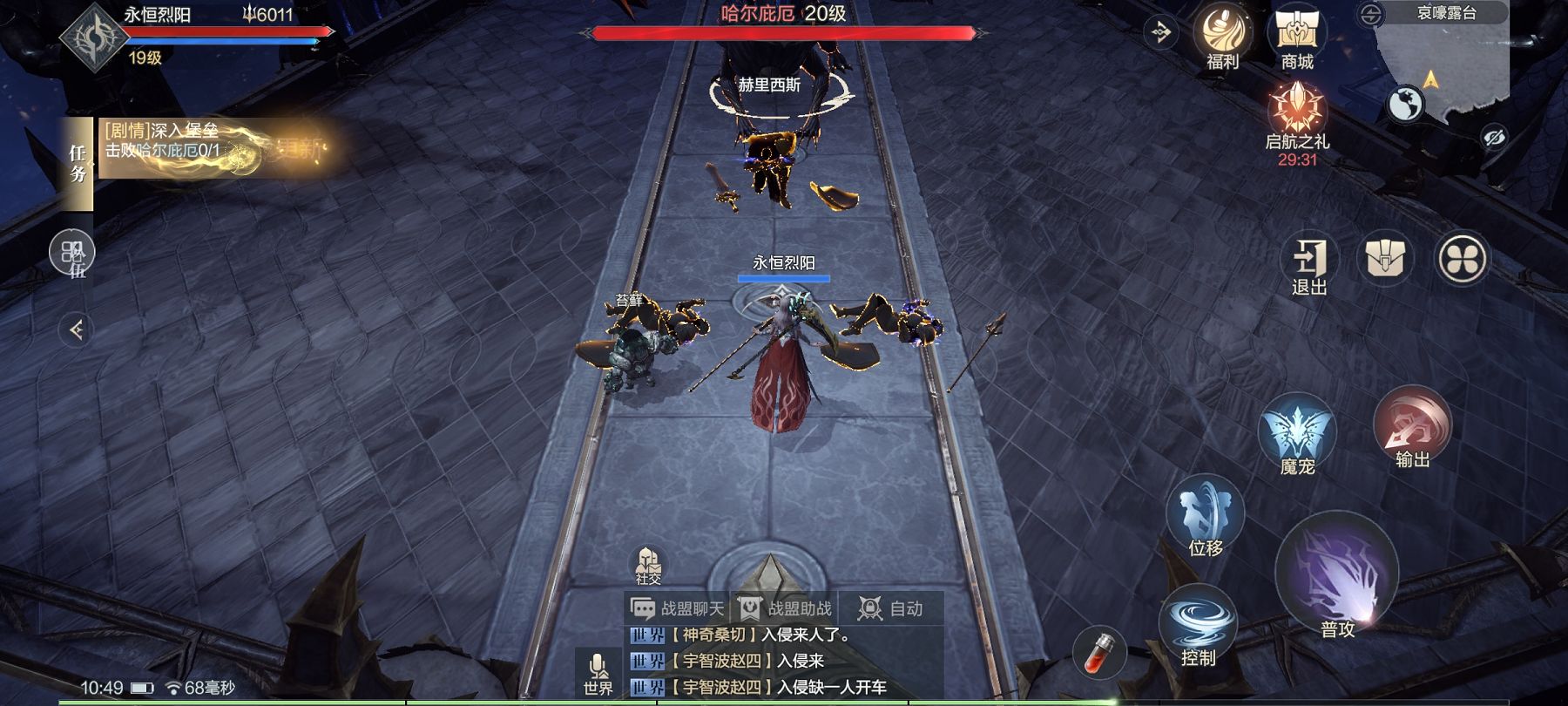Open the 商城 shop
Image resolution: width=1568 pixels, height=706 pixels.
(1297, 36)
